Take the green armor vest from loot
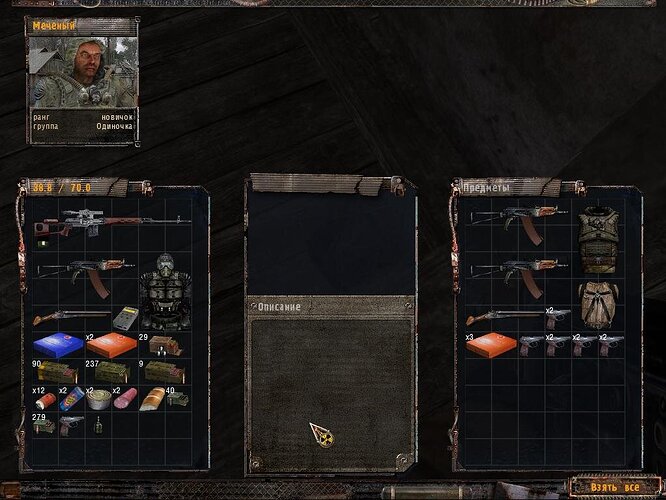The height and width of the screenshot is (500, 666). (x=598, y=239)
